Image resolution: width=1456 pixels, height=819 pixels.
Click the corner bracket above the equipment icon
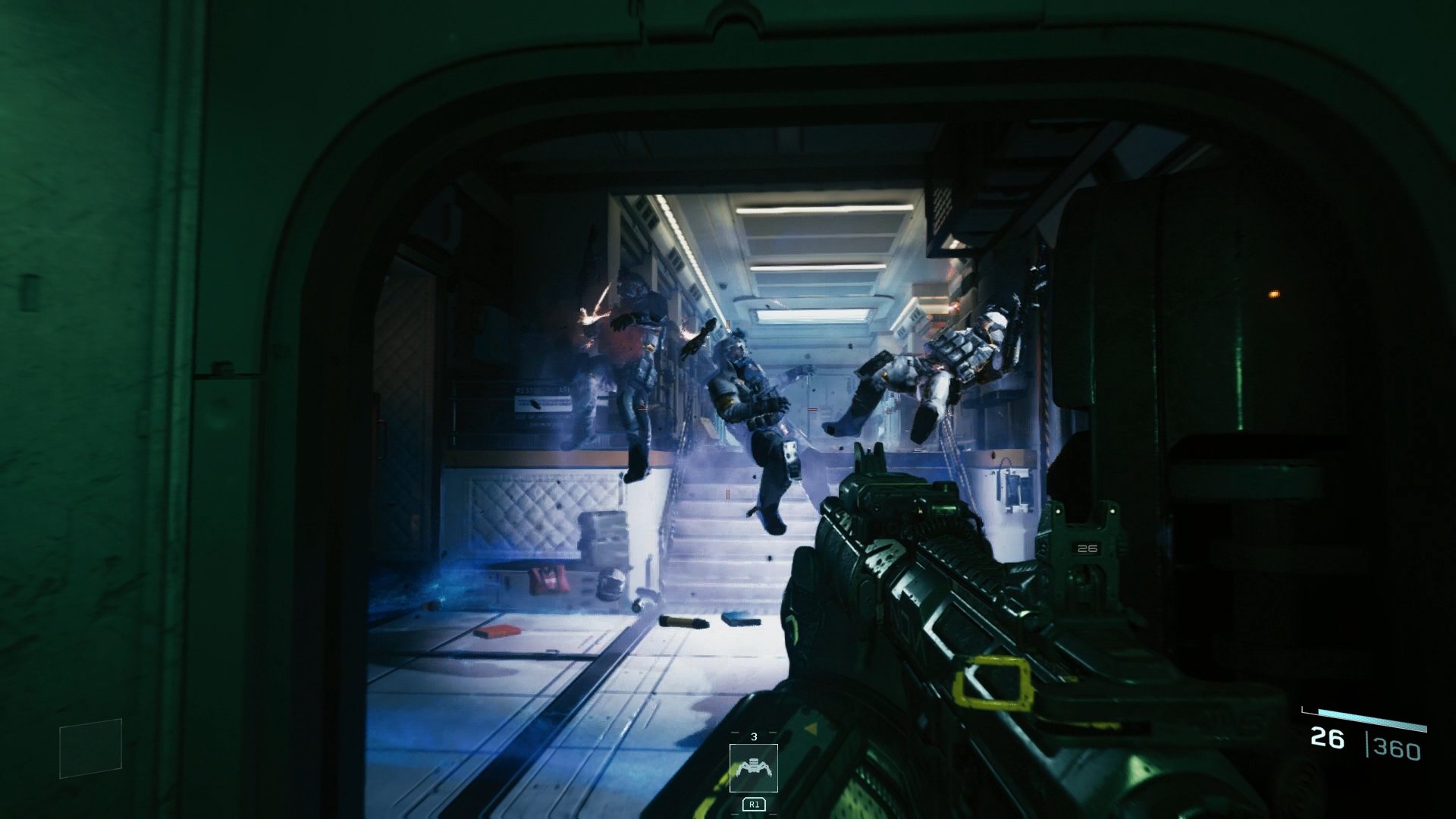point(733,731)
